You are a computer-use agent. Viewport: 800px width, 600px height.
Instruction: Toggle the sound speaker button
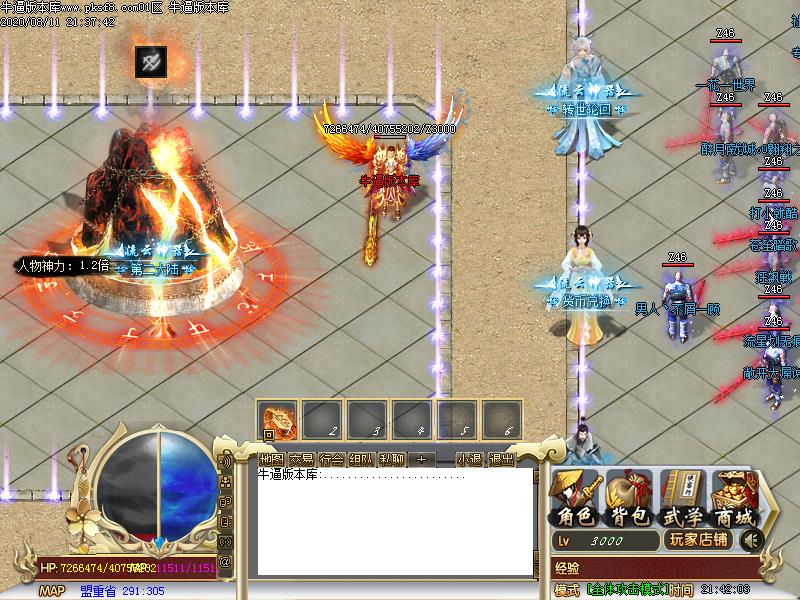[748, 540]
